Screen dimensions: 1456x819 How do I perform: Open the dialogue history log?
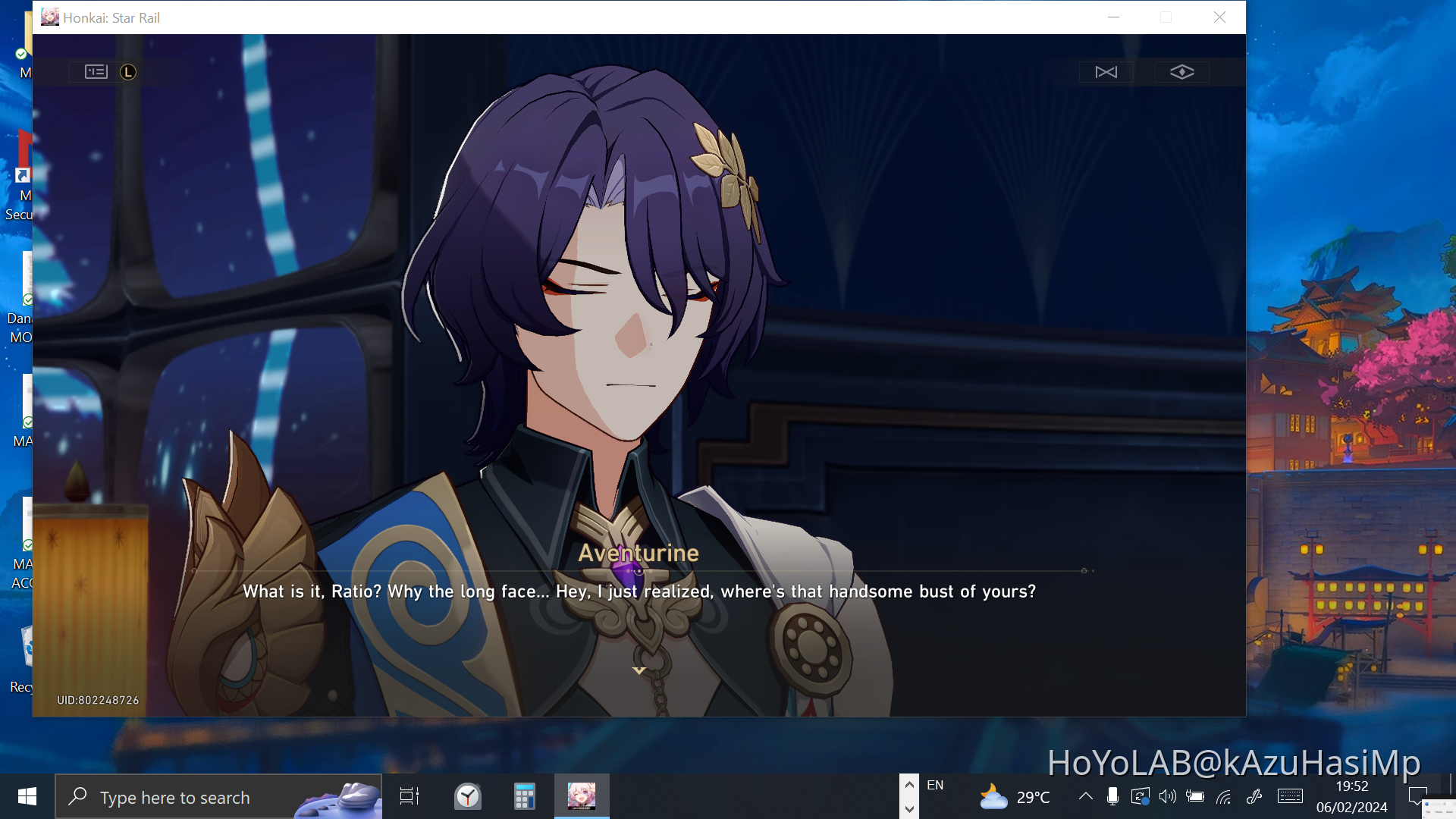coord(96,71)
